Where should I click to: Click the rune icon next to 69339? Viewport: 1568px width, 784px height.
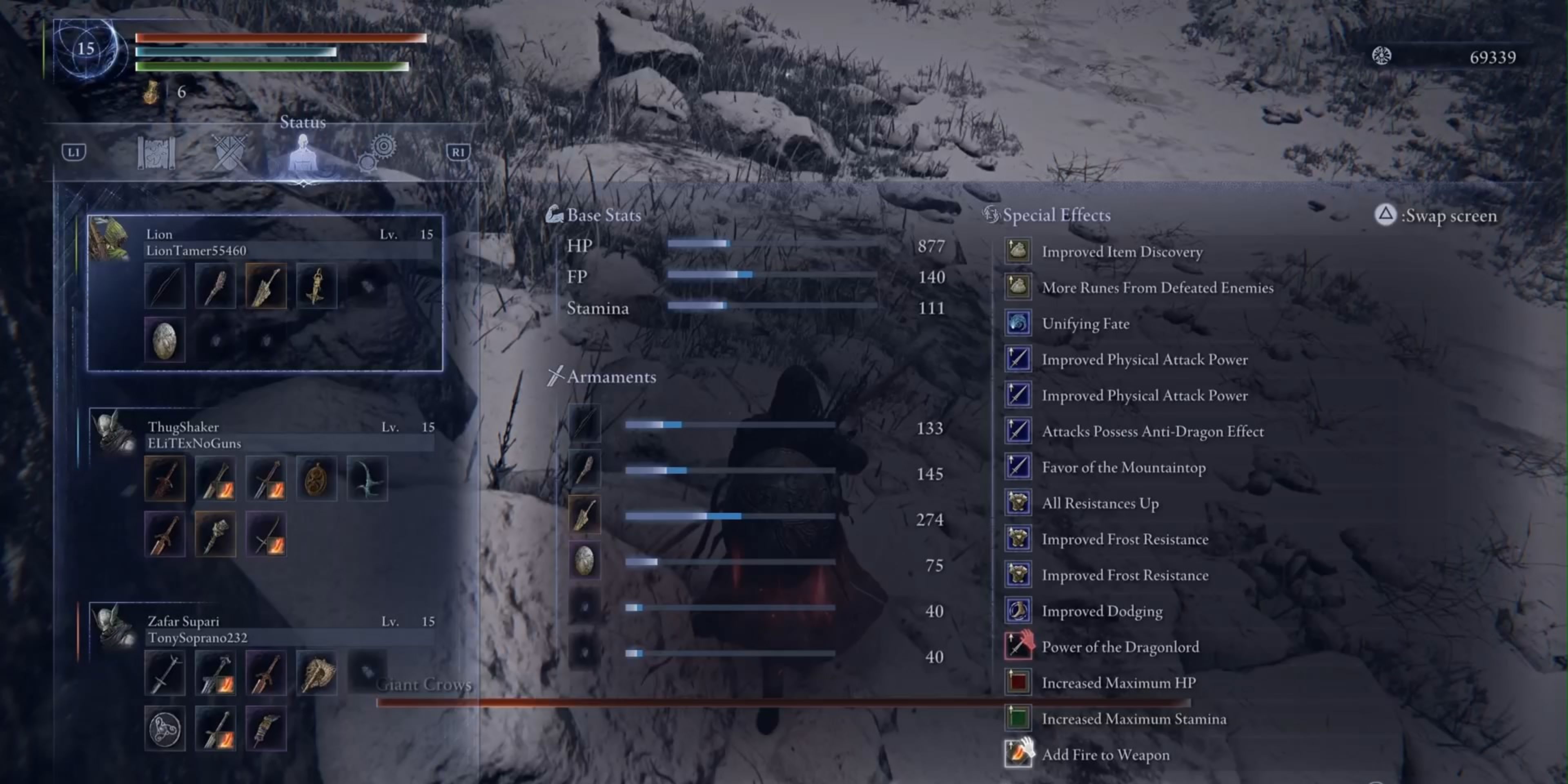[1383, 56]
